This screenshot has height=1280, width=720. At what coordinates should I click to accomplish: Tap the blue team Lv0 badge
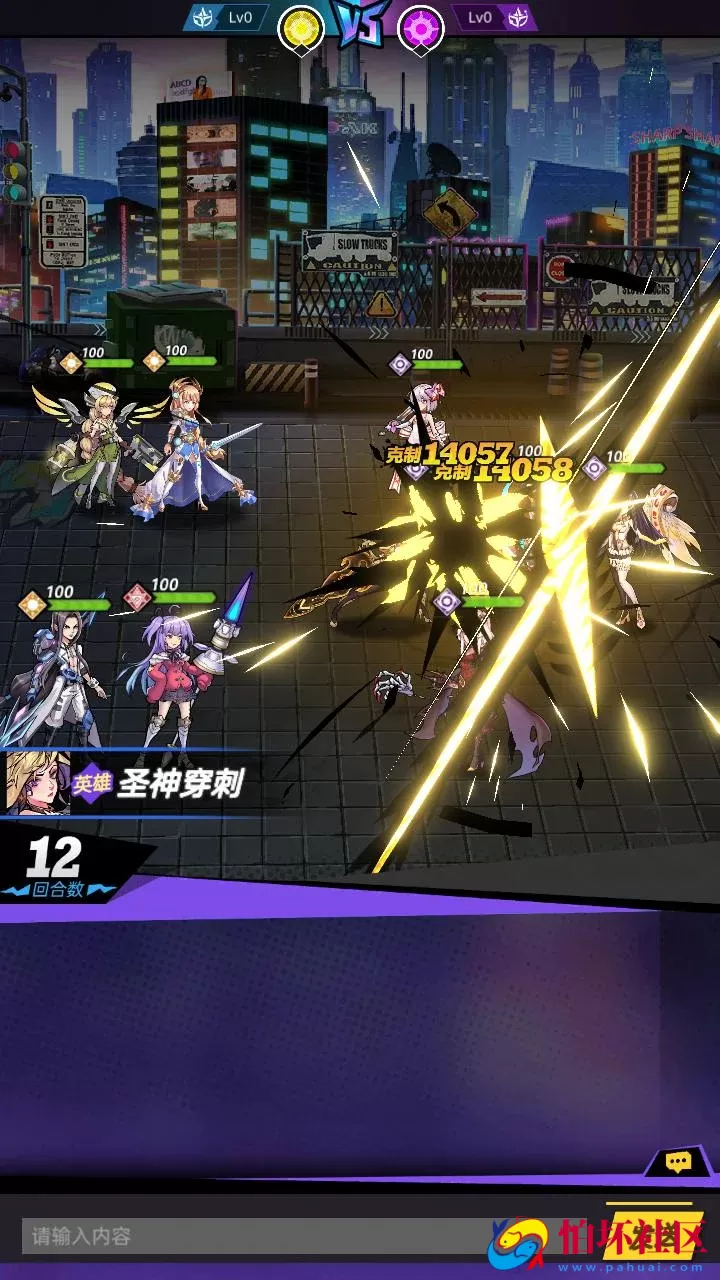(x=228, y=18)
